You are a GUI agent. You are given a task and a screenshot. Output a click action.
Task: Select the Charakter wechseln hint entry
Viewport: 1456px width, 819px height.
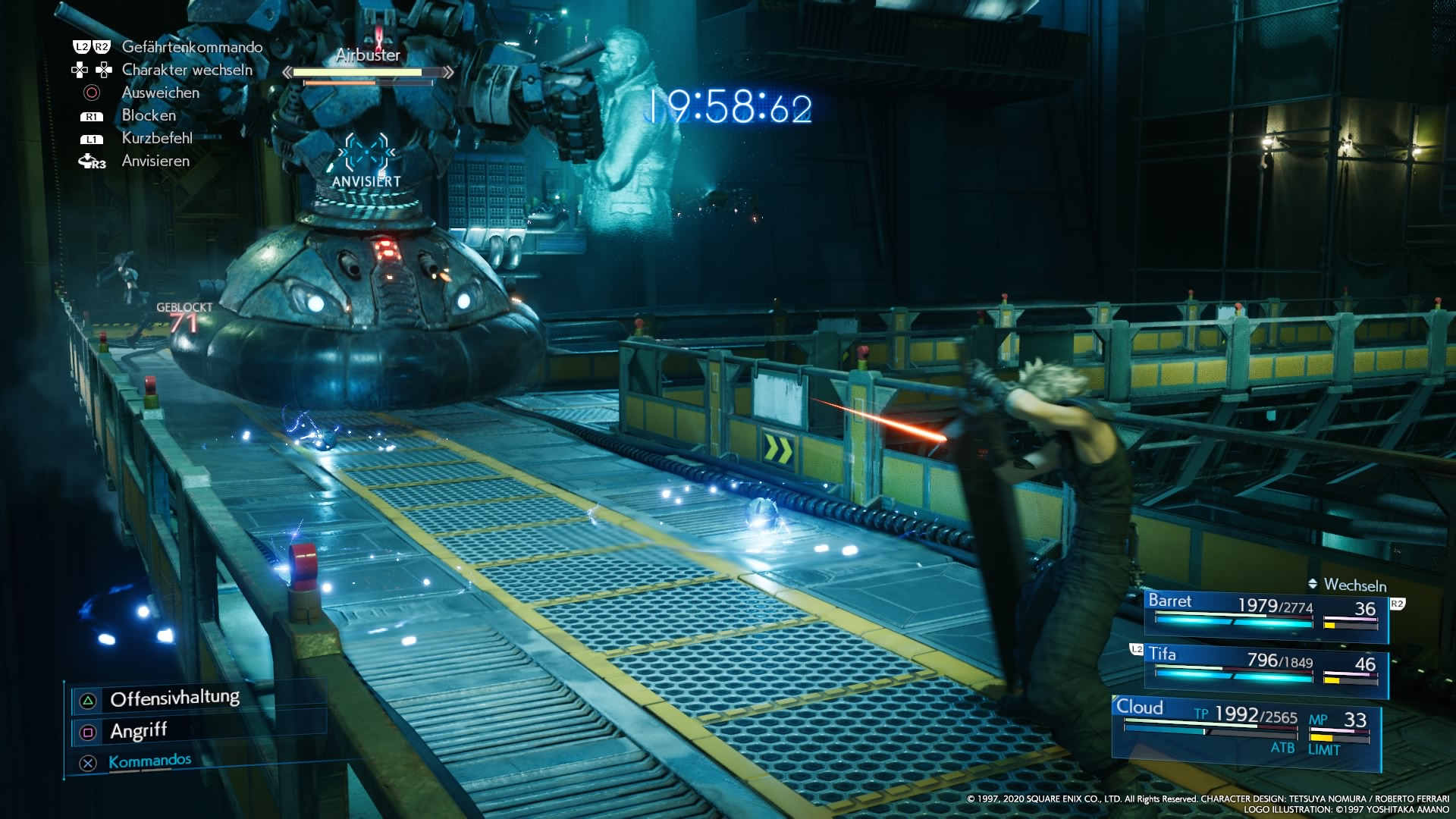187,70
